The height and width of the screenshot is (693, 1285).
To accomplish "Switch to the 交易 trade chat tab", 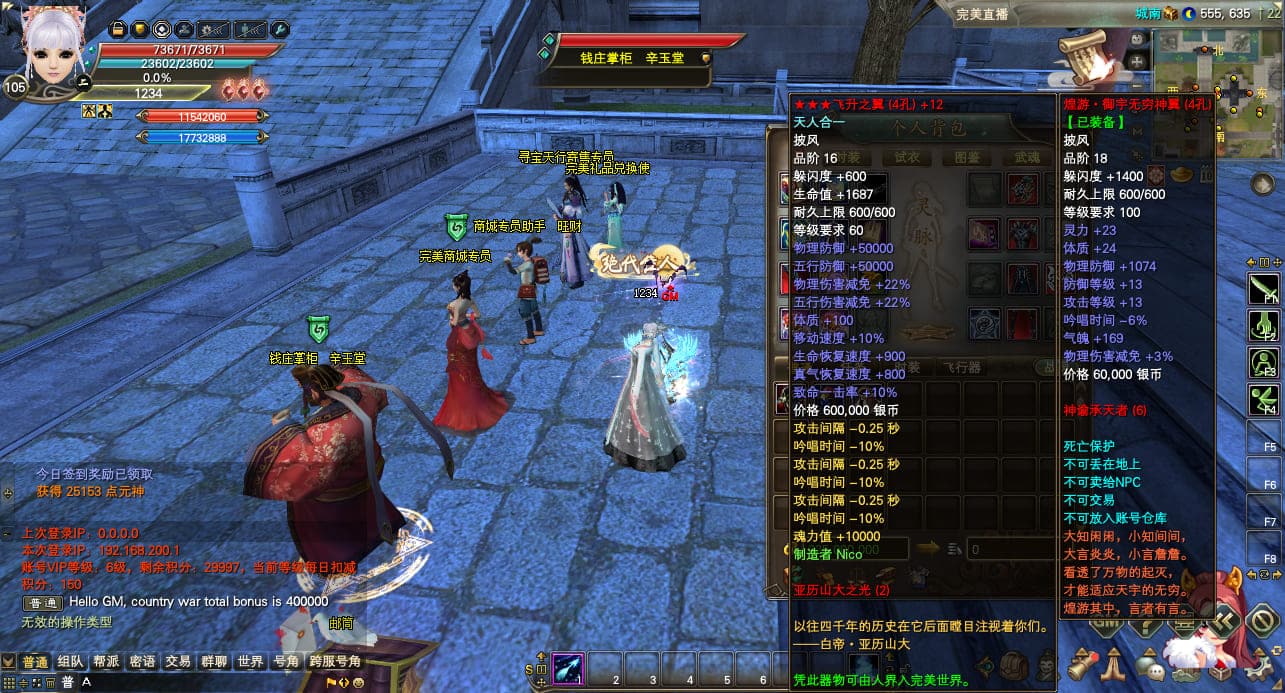I will 178,662.
